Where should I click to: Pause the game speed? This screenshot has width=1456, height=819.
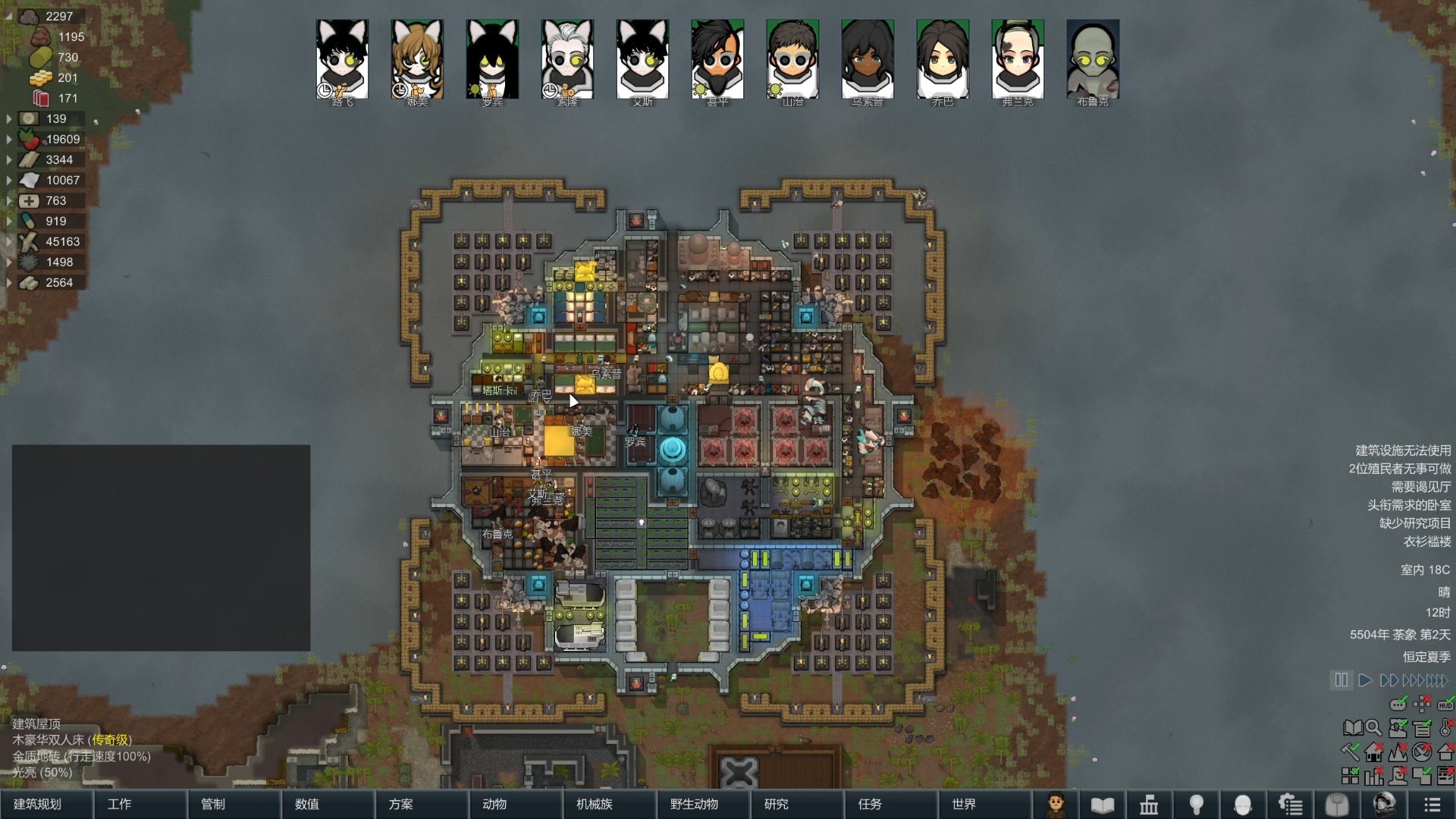tap(1341, 680)
